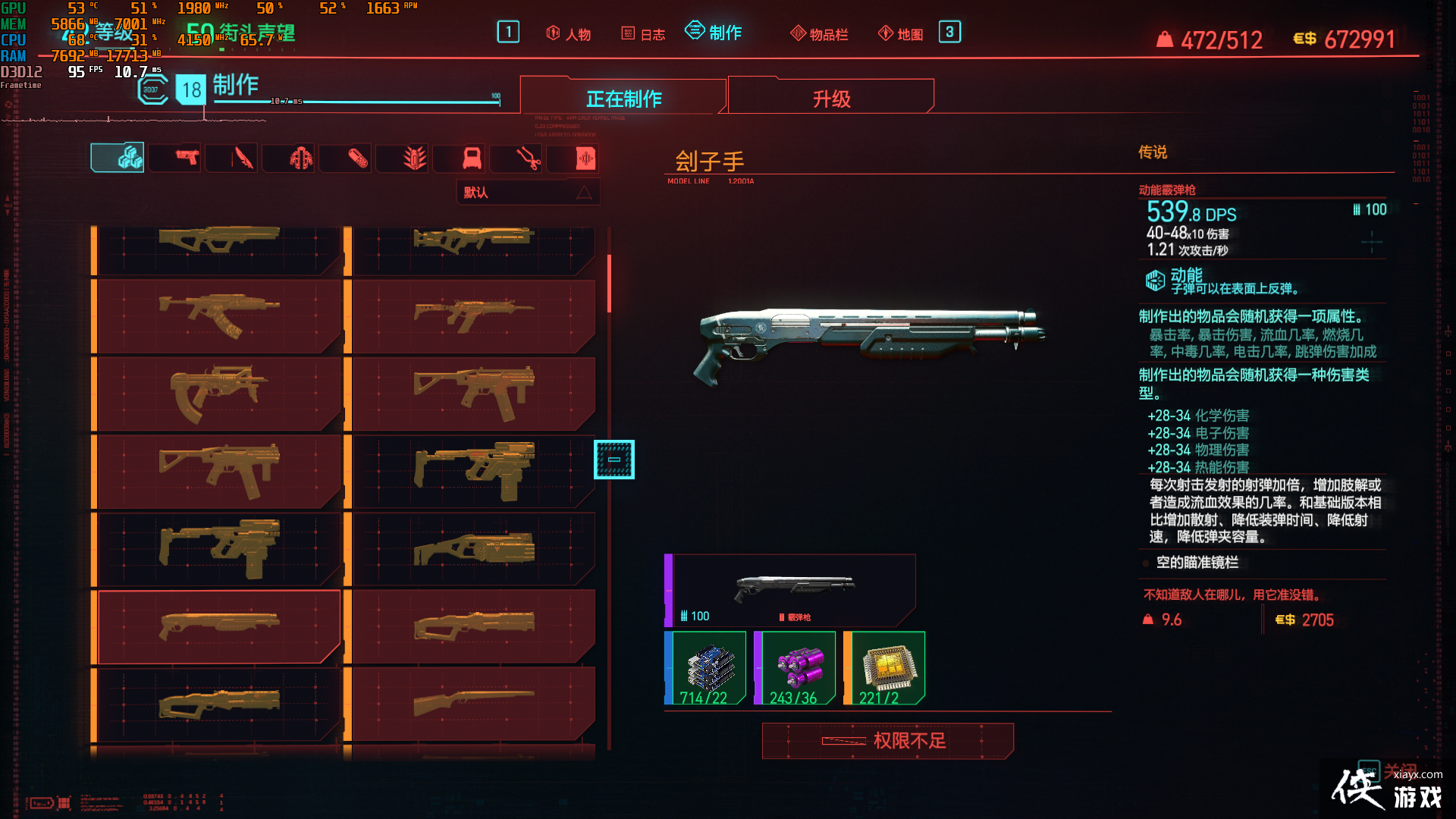Select the tools filter icon
Image resolution: width=1456 pixels, height=819 pixels.
point(516,158)
